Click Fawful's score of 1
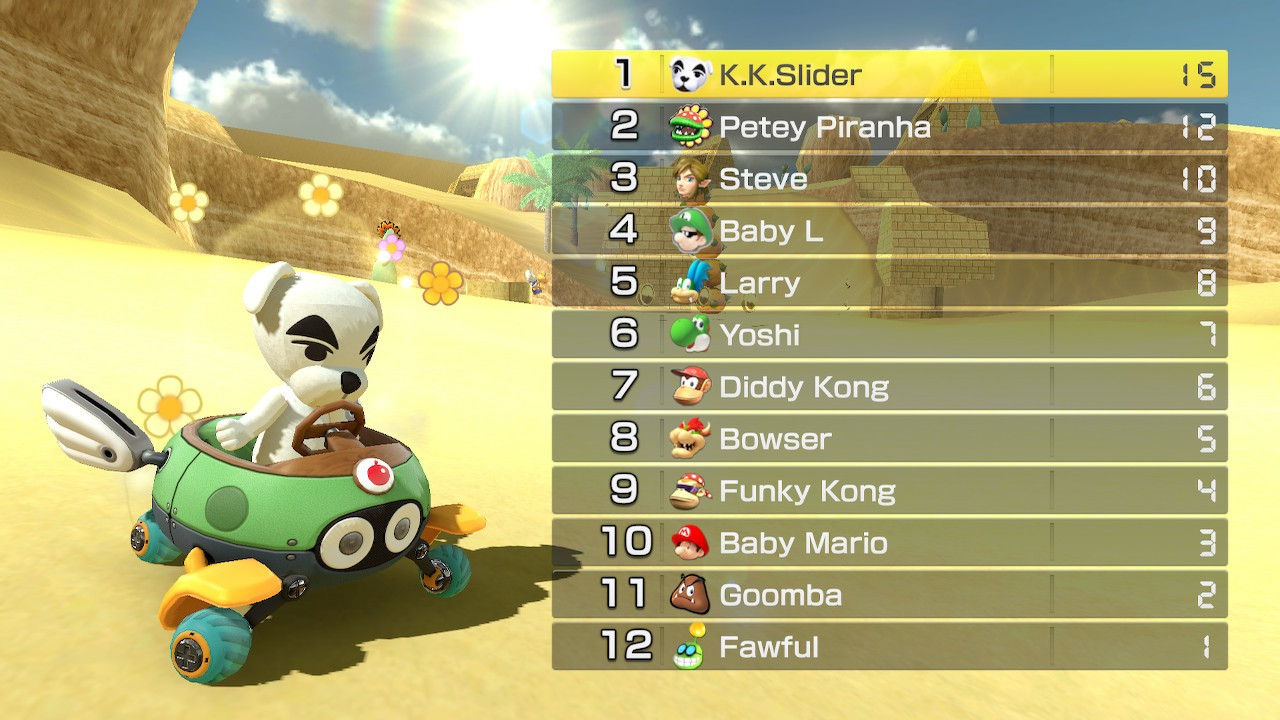Viewport: 1280px width, 720px height. (x=1205, y=646)
